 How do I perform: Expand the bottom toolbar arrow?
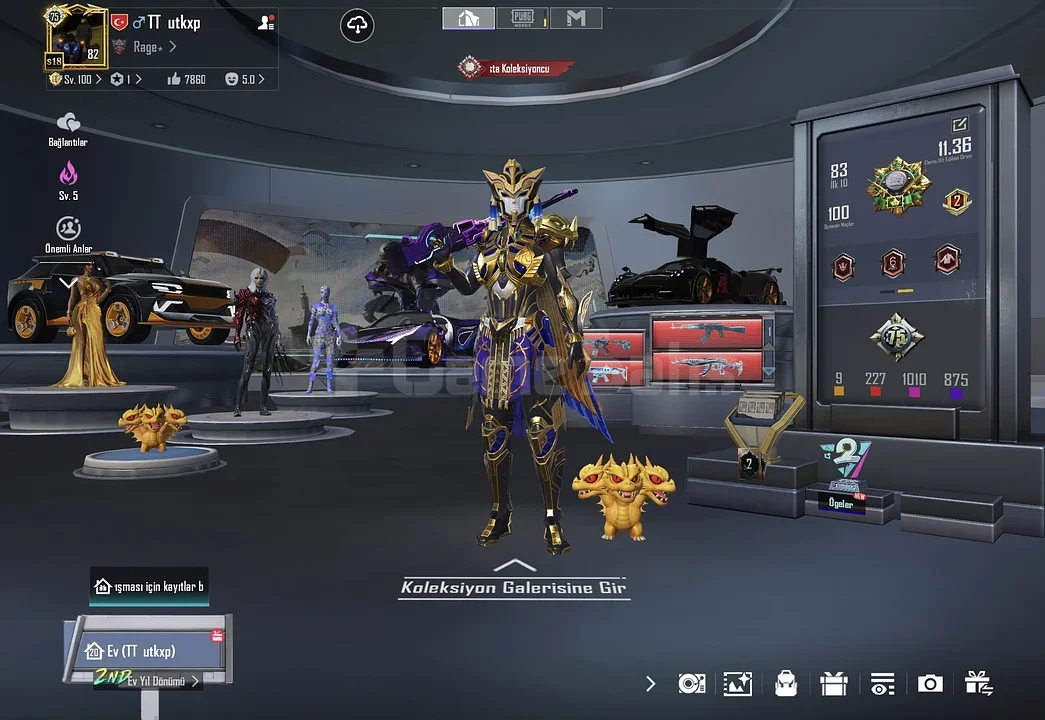651,684
